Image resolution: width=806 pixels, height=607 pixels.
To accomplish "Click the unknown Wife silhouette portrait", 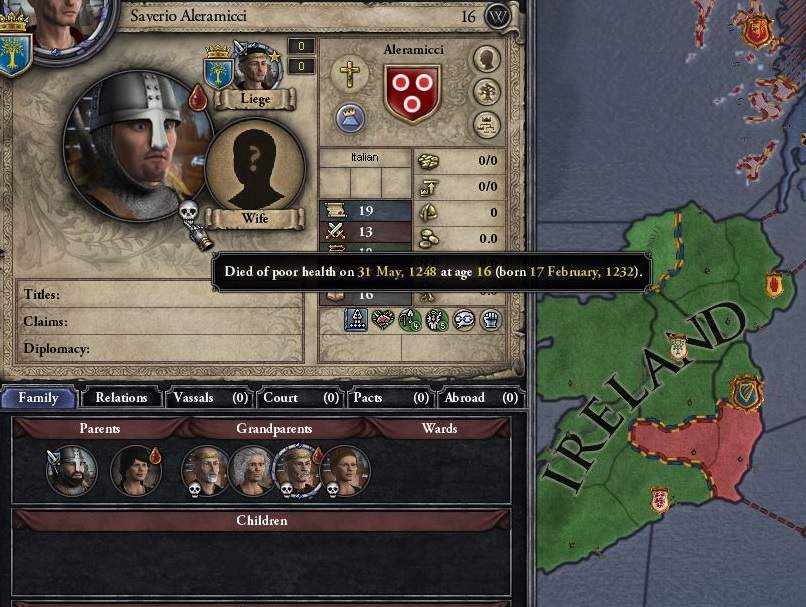I will (255, 166).
